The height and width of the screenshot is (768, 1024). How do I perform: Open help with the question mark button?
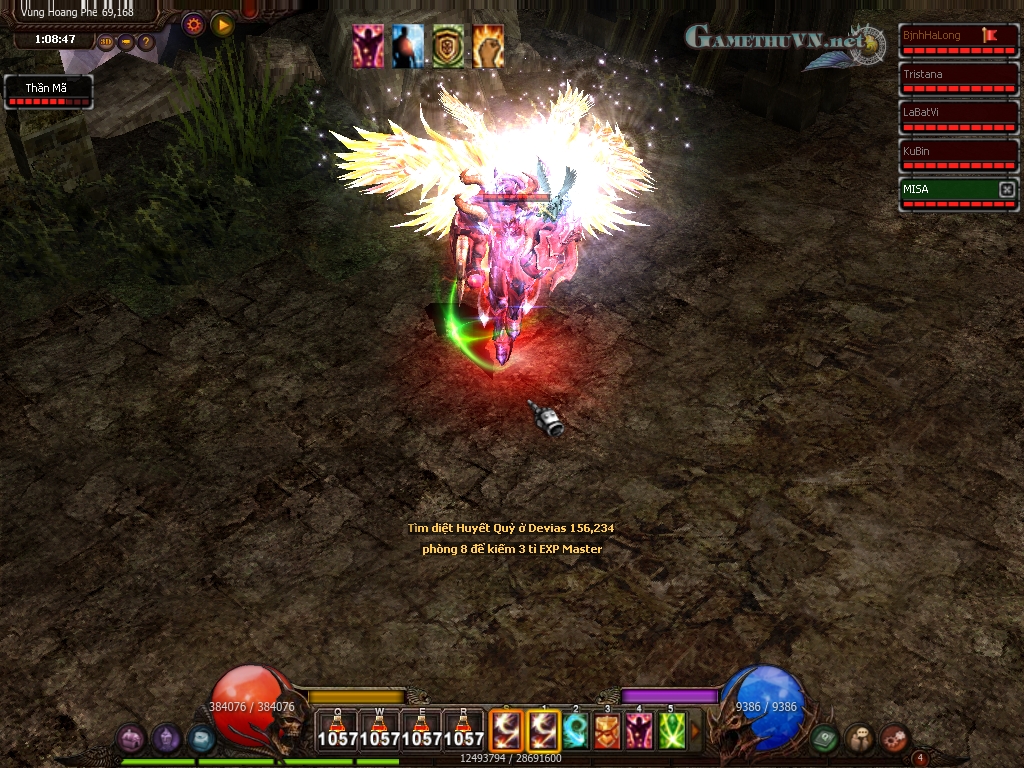(146, 42)
